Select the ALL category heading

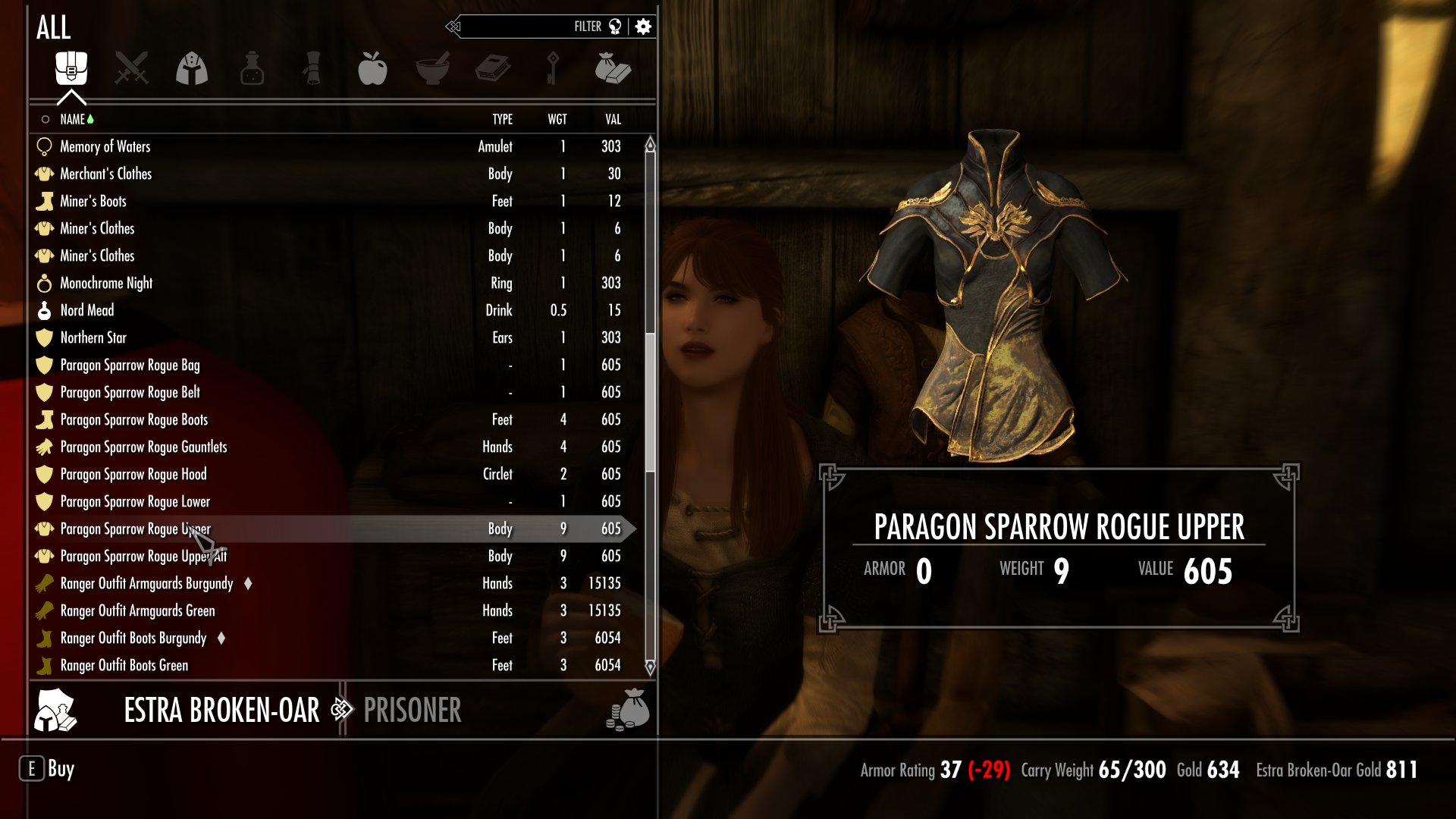(55, 27)
